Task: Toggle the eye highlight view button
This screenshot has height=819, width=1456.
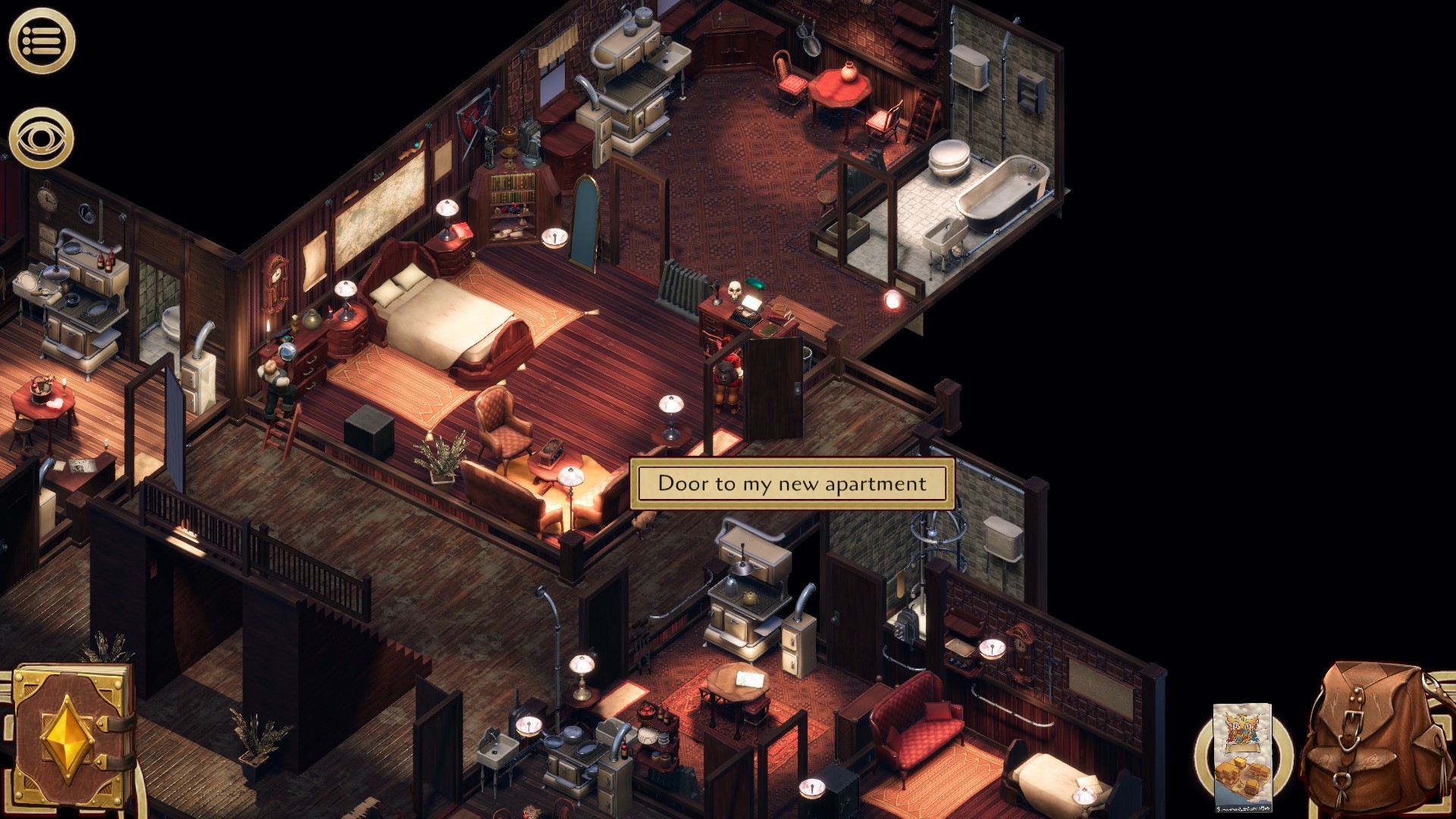Action: pos(42,139)
